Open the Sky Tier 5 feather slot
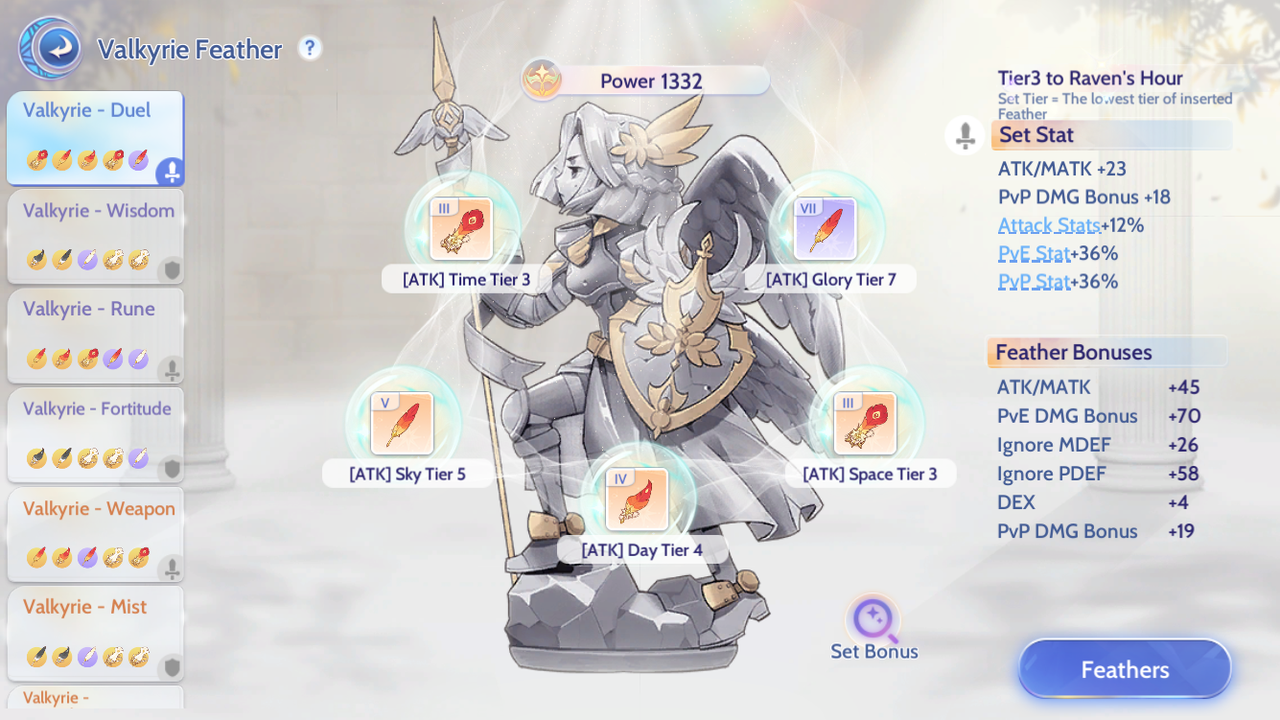Image resolution: width=1280 pixels, height=720 pixels. coord(402,423)
